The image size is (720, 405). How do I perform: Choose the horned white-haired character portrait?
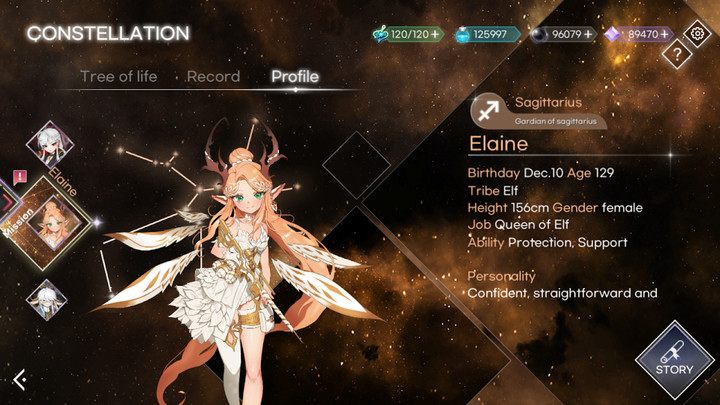[x=46, y=298]
